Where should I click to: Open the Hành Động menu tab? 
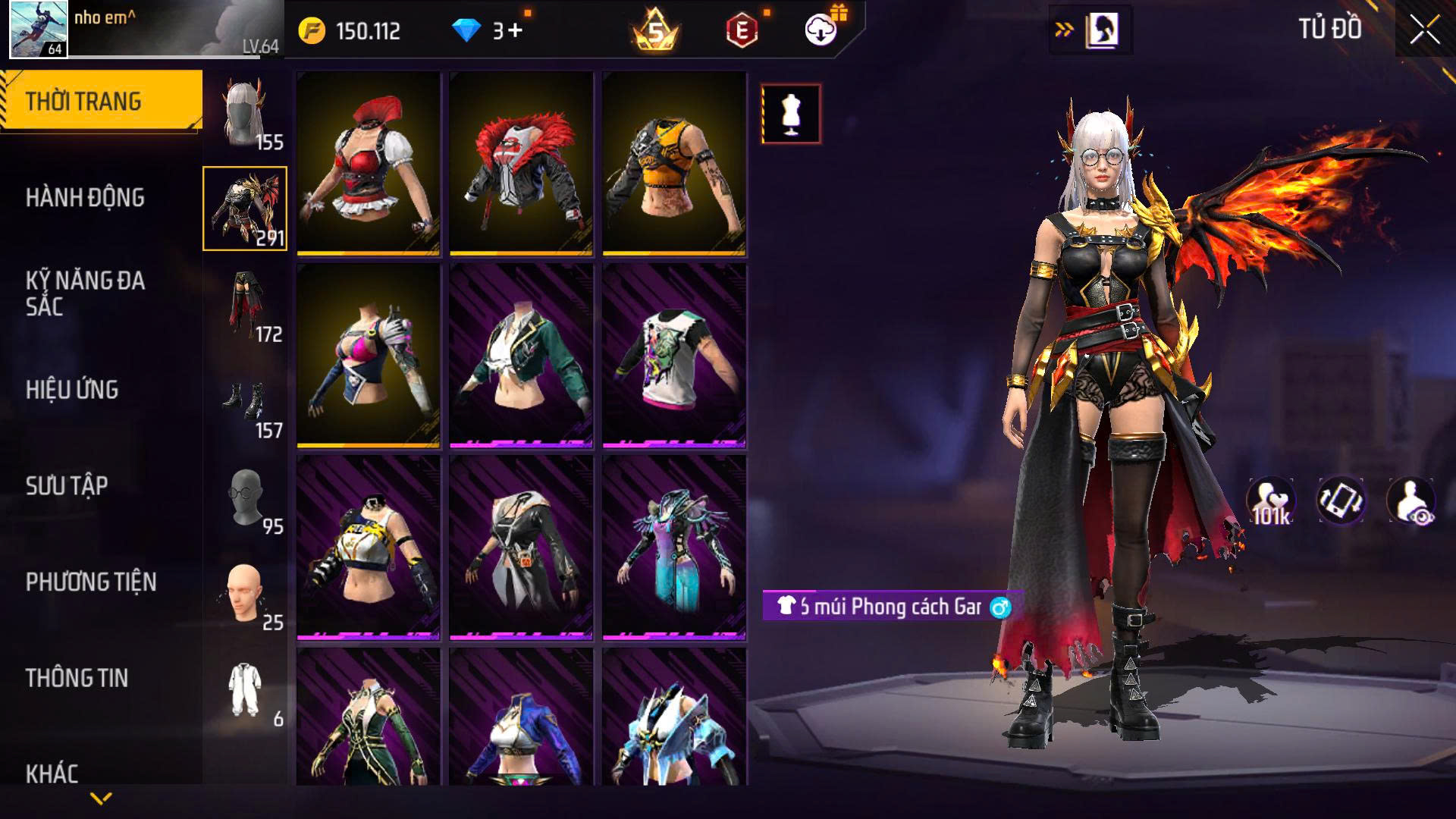click(85, 198)
